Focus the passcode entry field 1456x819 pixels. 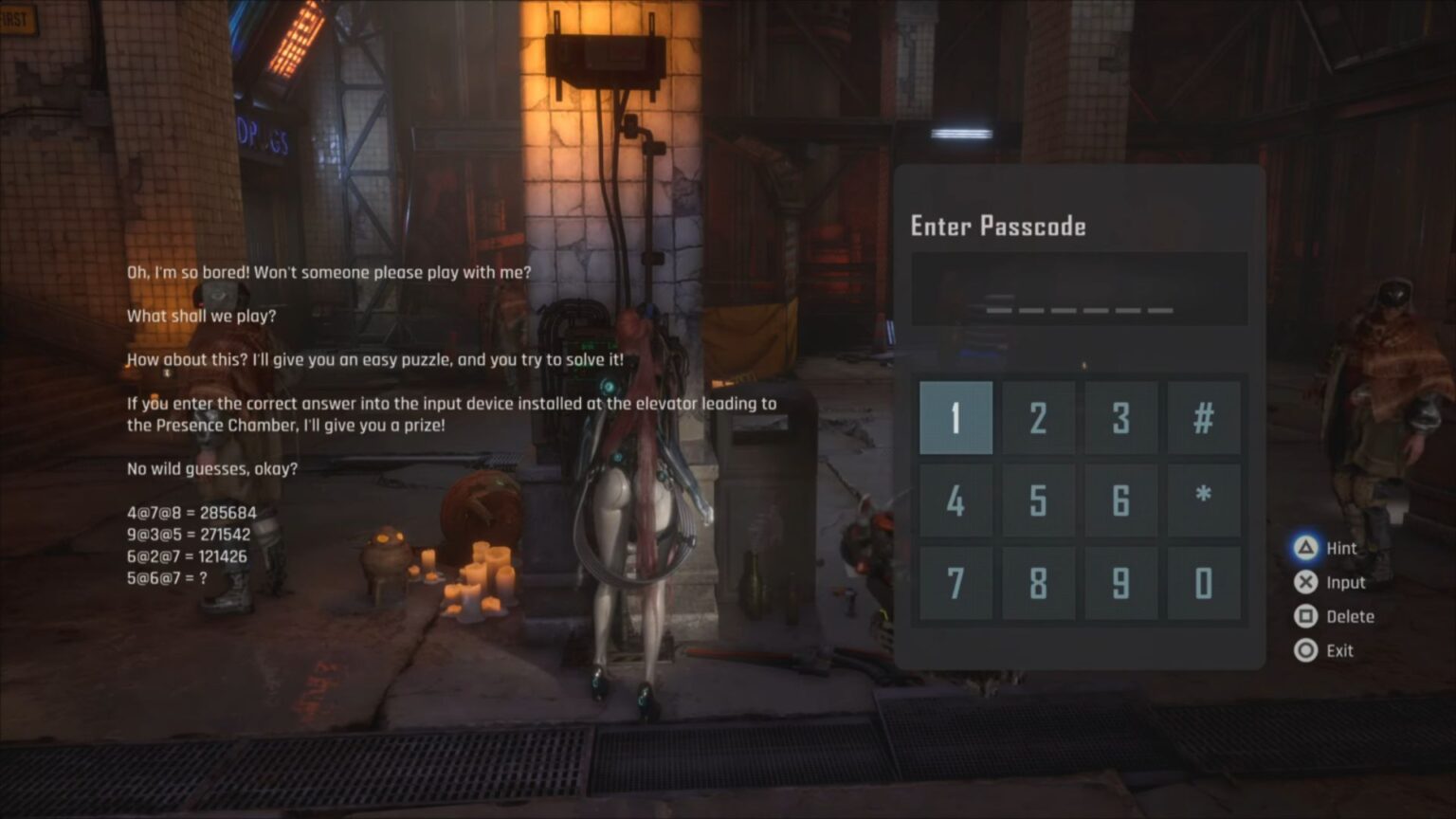coord(1079,289)
